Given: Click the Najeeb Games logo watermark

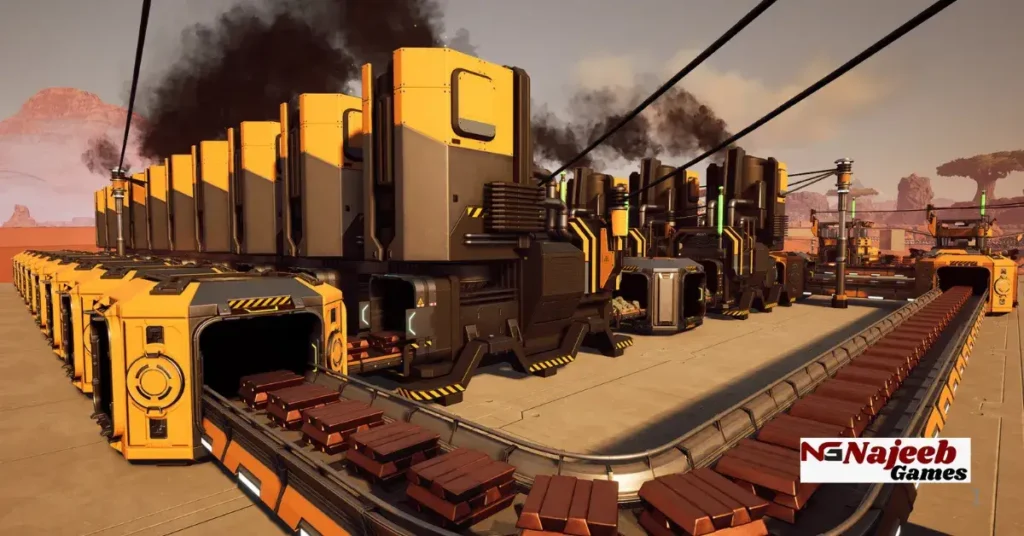Looking at the screenshot, I should pos(884,460).
